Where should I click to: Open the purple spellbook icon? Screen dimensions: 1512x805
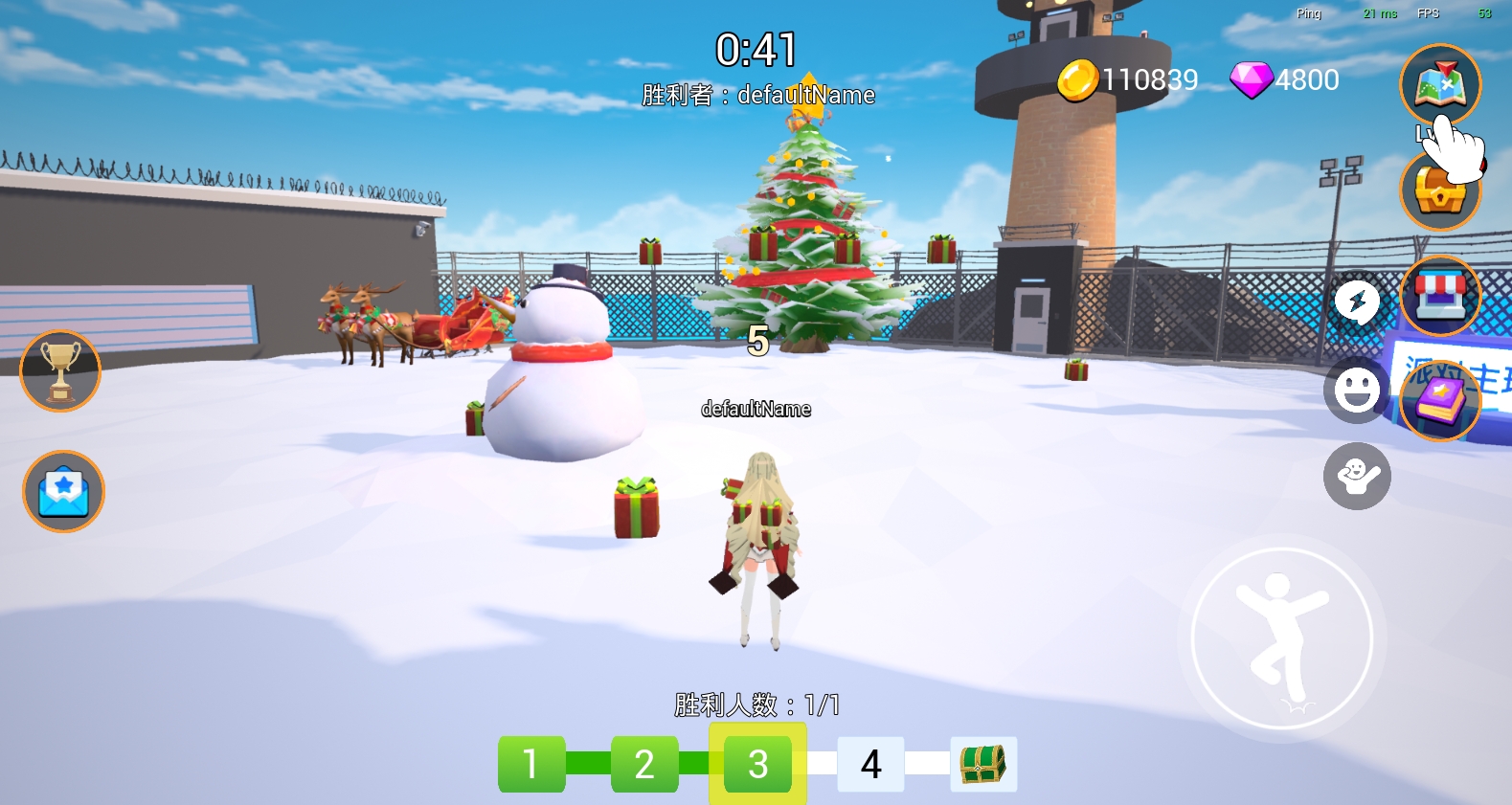(1439, 401)
